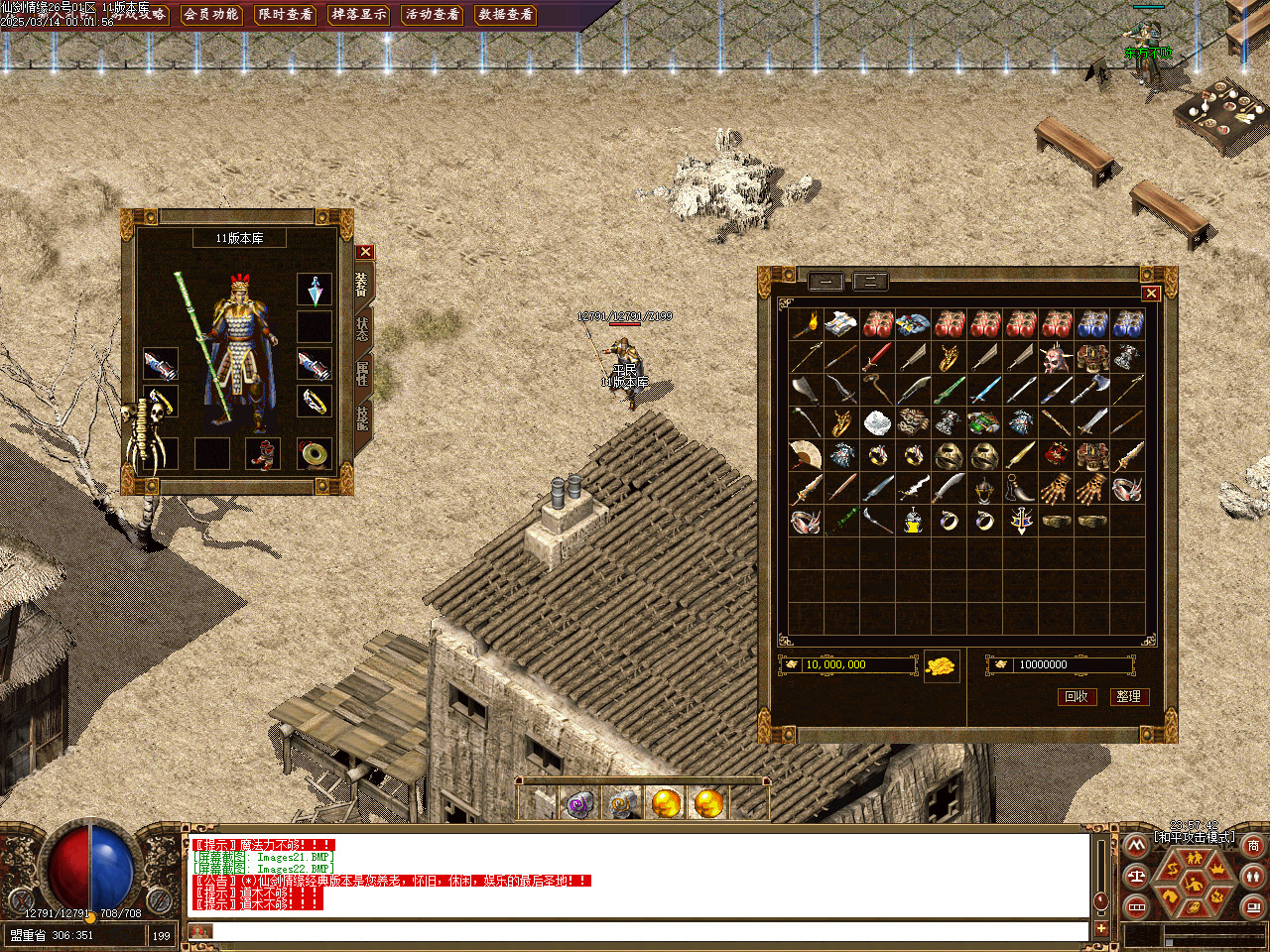Screen dimensions: 1270x952
Task: Select the folding fan item in bag
Action: [x=805, y=455]
